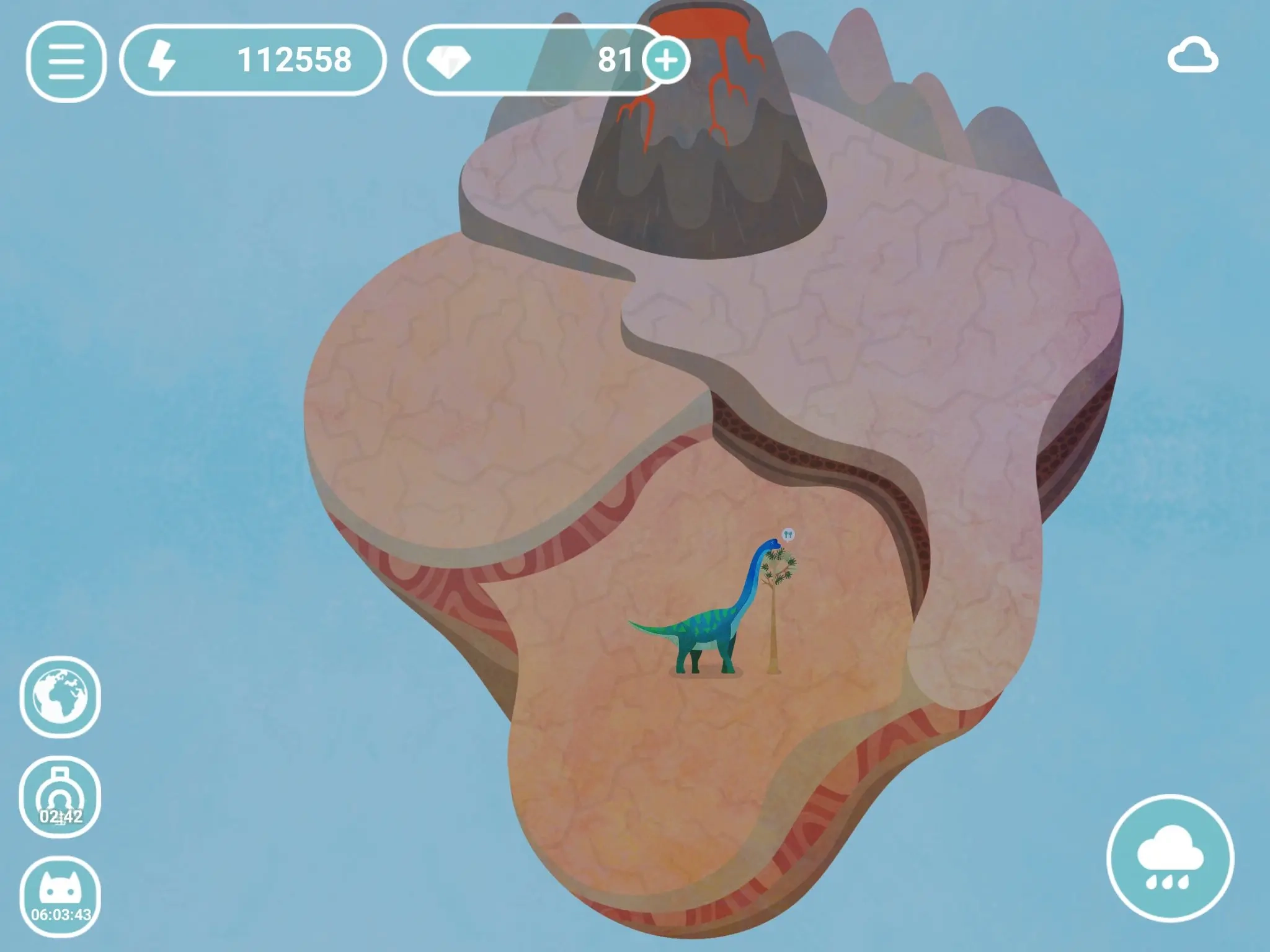Select the magnet timer button
Screen dimensions: 1270x952
[60, 797]
